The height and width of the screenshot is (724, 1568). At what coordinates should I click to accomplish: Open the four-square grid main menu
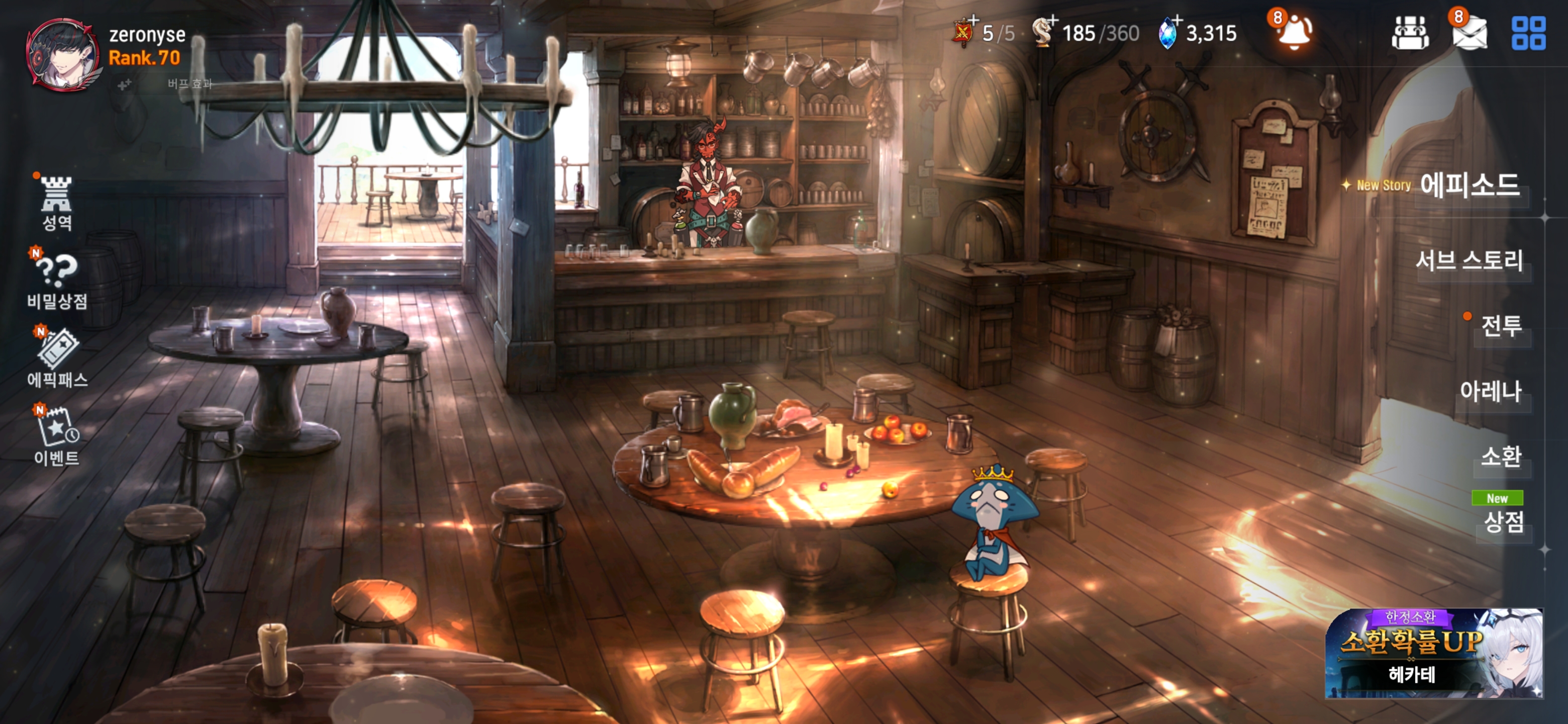[1528, 33]
